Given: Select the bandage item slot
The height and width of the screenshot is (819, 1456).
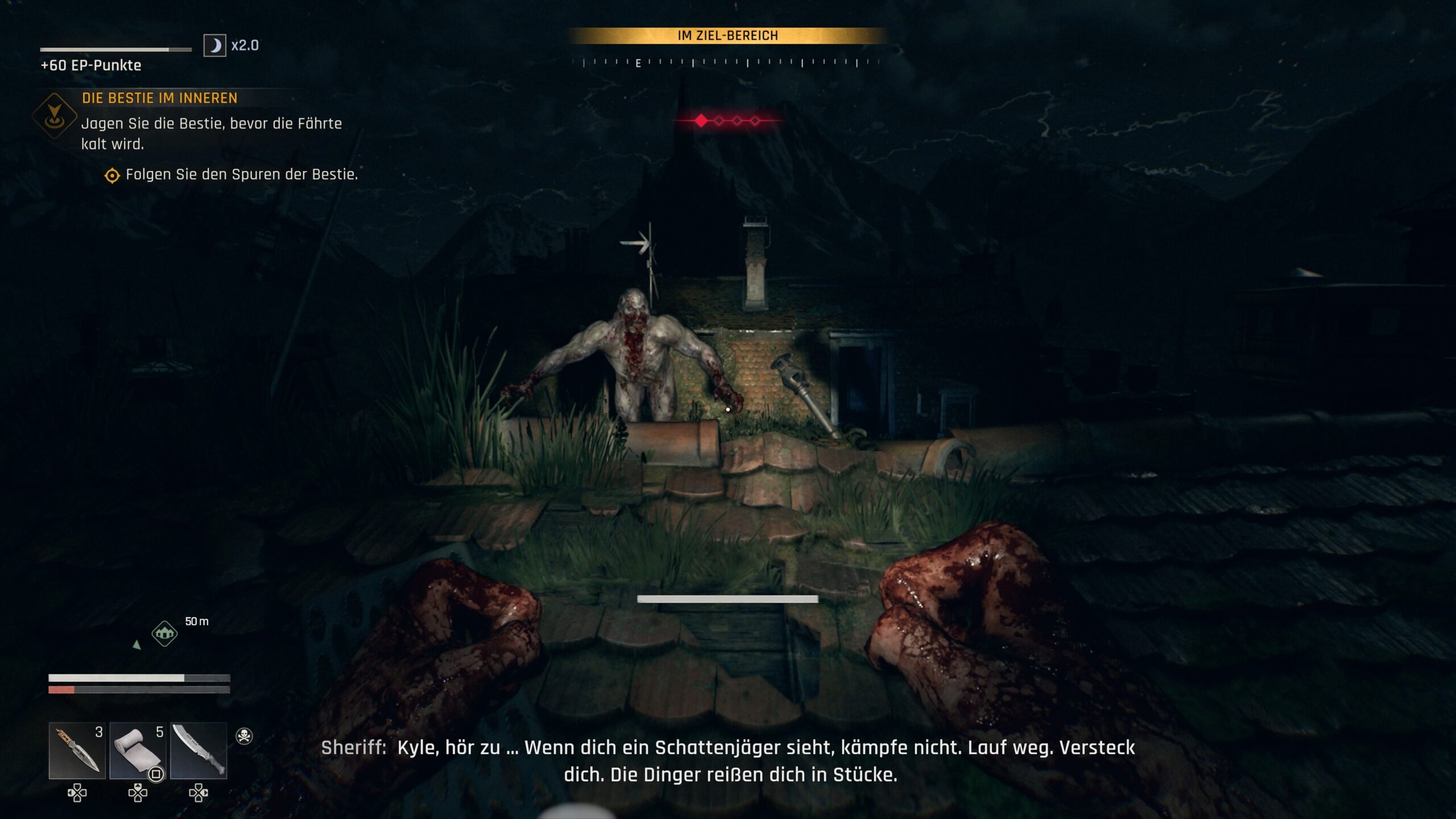Looking at the screenshot, I should (x=138, y=750).
